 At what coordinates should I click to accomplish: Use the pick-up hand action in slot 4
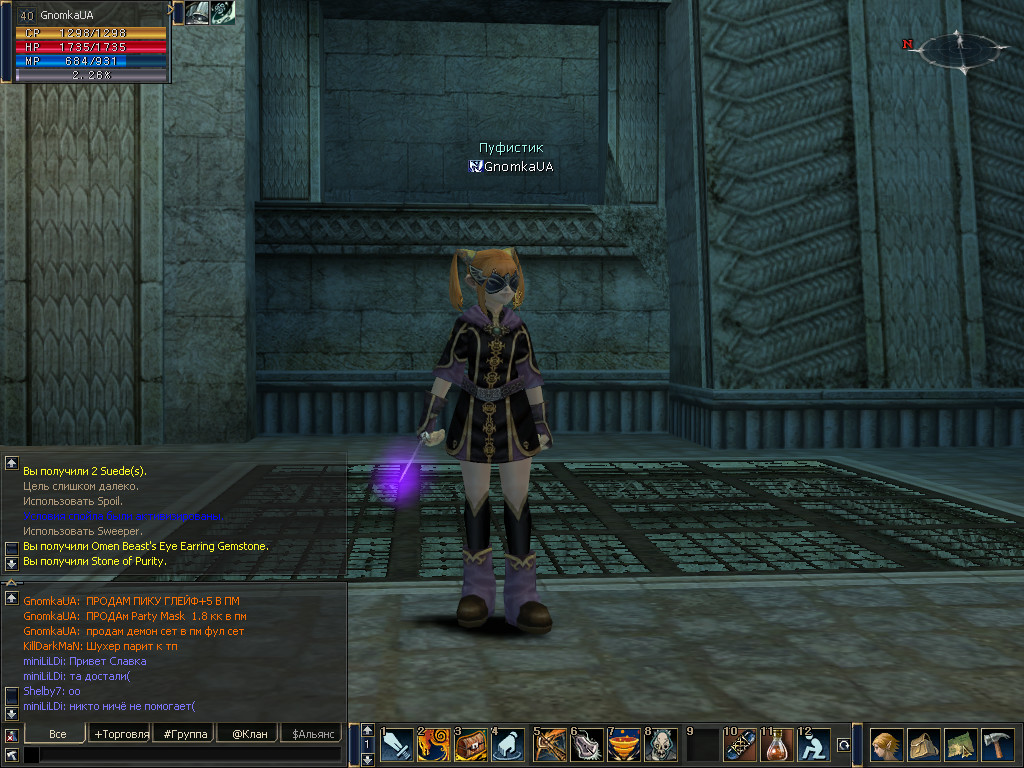click(509, 744)
